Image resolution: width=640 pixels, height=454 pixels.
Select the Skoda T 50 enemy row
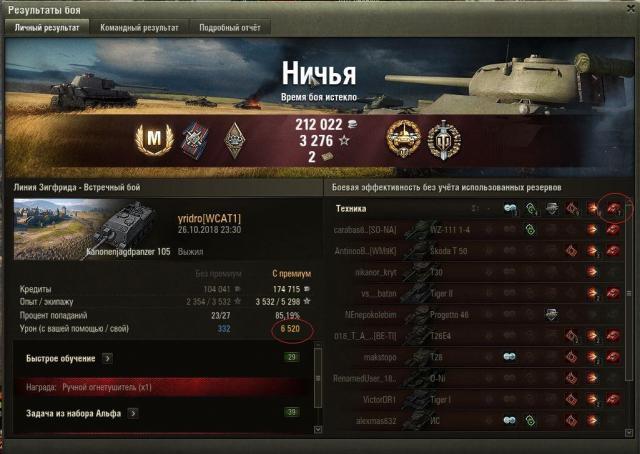click(x=470, y=250)
